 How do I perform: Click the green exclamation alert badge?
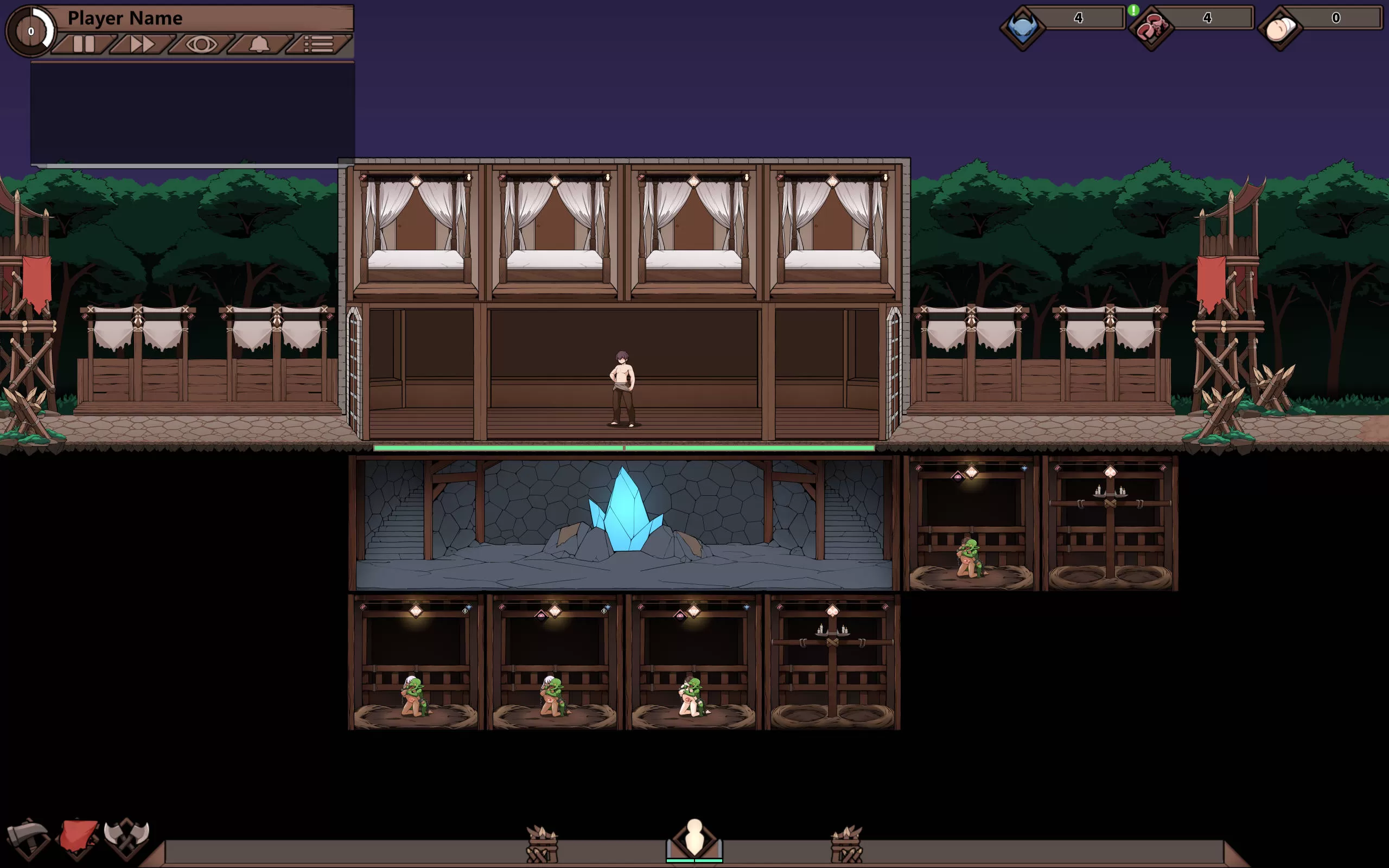coord(1134,10)
